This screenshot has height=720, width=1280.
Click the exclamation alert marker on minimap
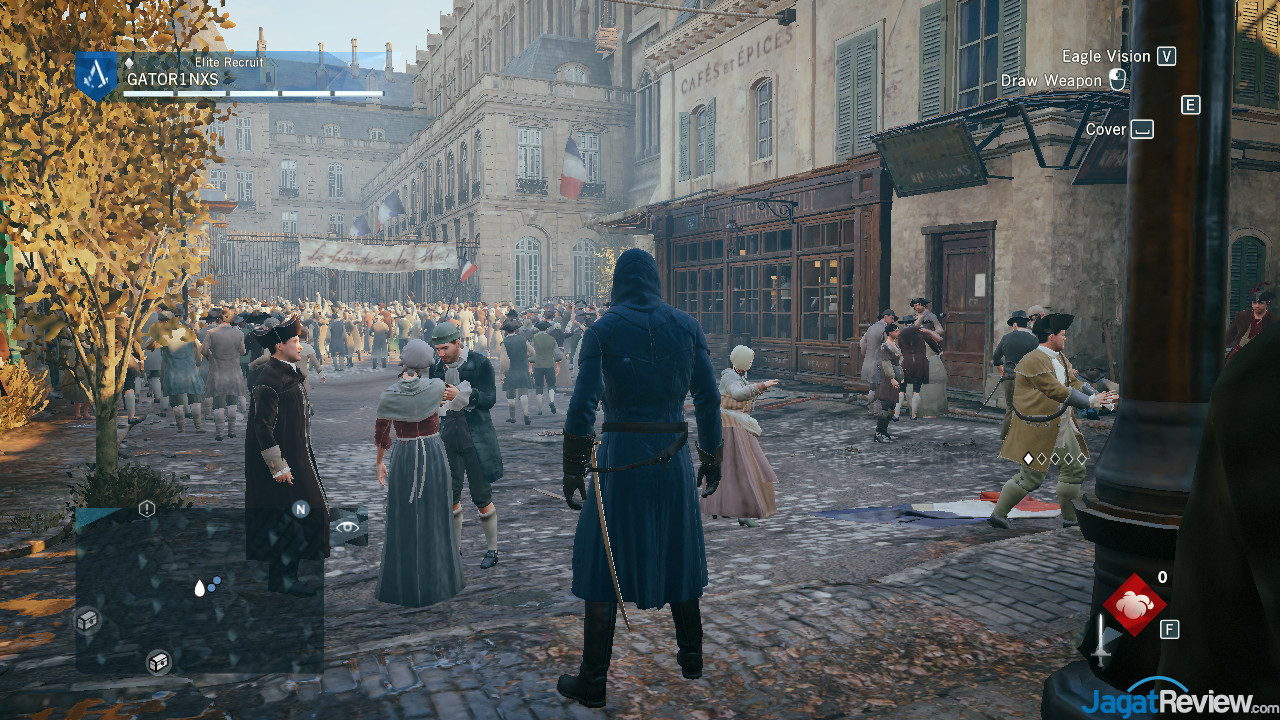pyautogui.click(x=147, y=509)
